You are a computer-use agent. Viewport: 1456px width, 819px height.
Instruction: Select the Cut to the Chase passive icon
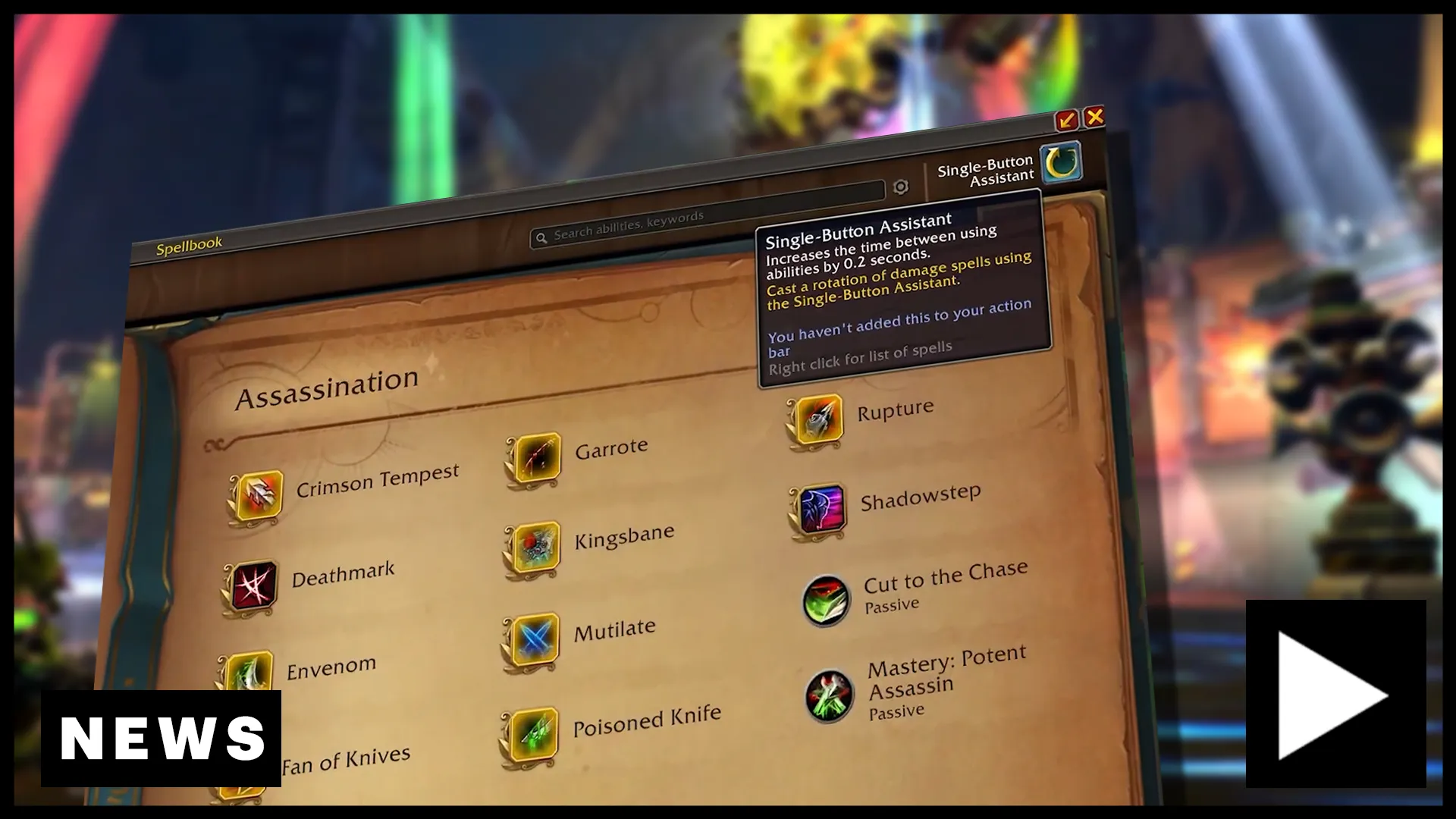827,600
